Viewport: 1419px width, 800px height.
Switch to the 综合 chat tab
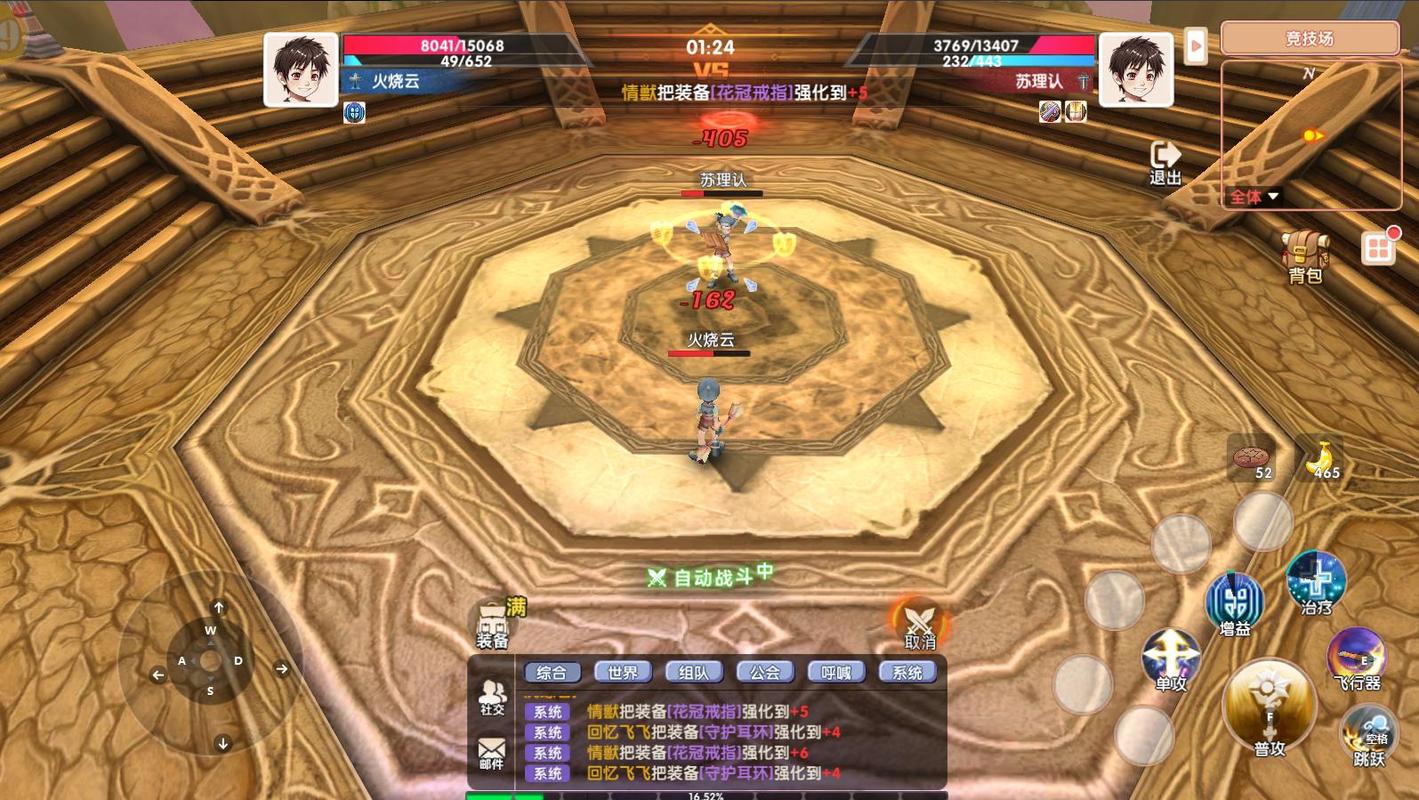(x=552, y=673)
